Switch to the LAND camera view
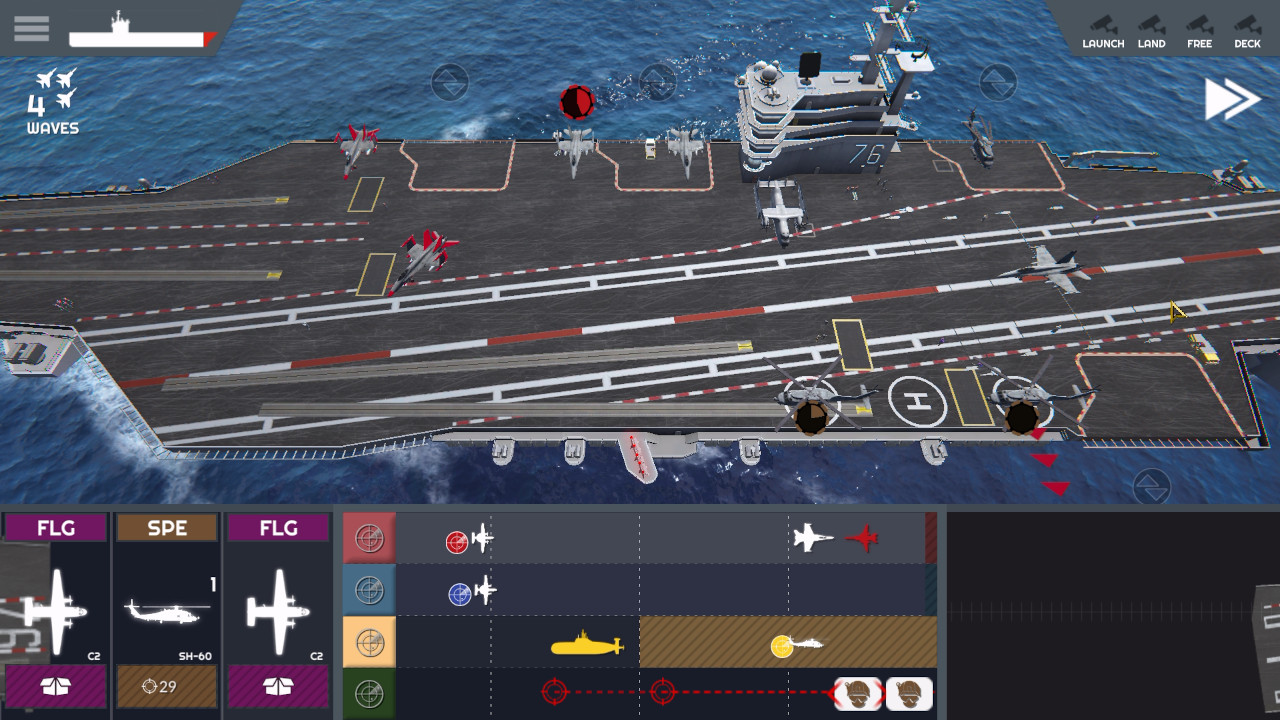Image resolution: width=1280 pixels, height=720 pixels. (x=1152, y=30)
